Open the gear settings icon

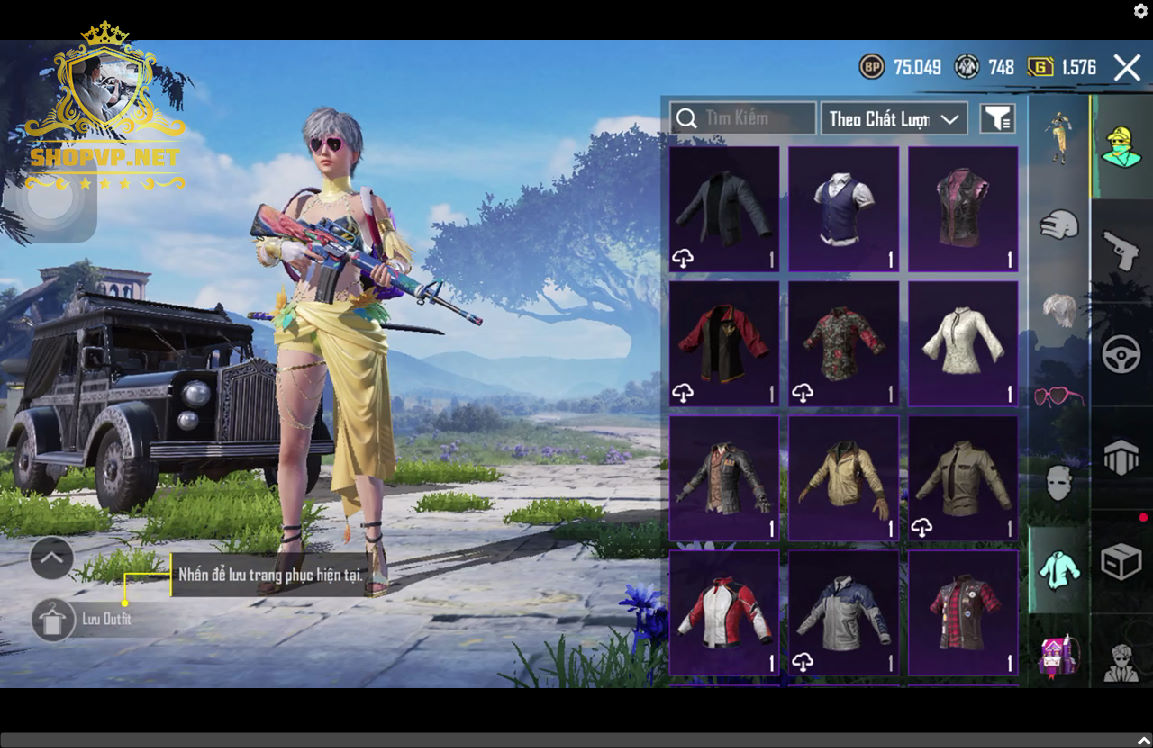coord(1141,11)
